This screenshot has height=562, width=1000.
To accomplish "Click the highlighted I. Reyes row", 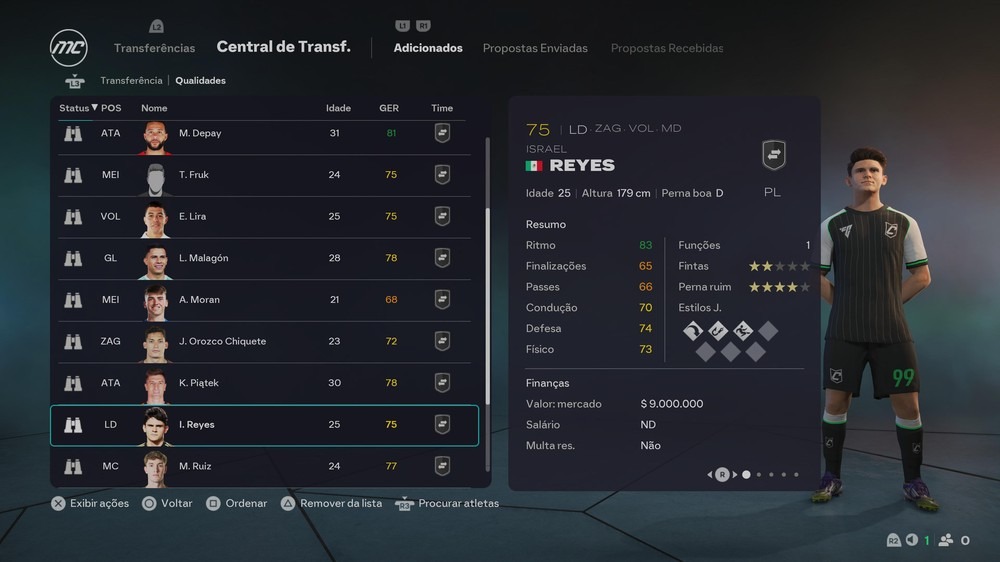I will [x=264, y=425].
